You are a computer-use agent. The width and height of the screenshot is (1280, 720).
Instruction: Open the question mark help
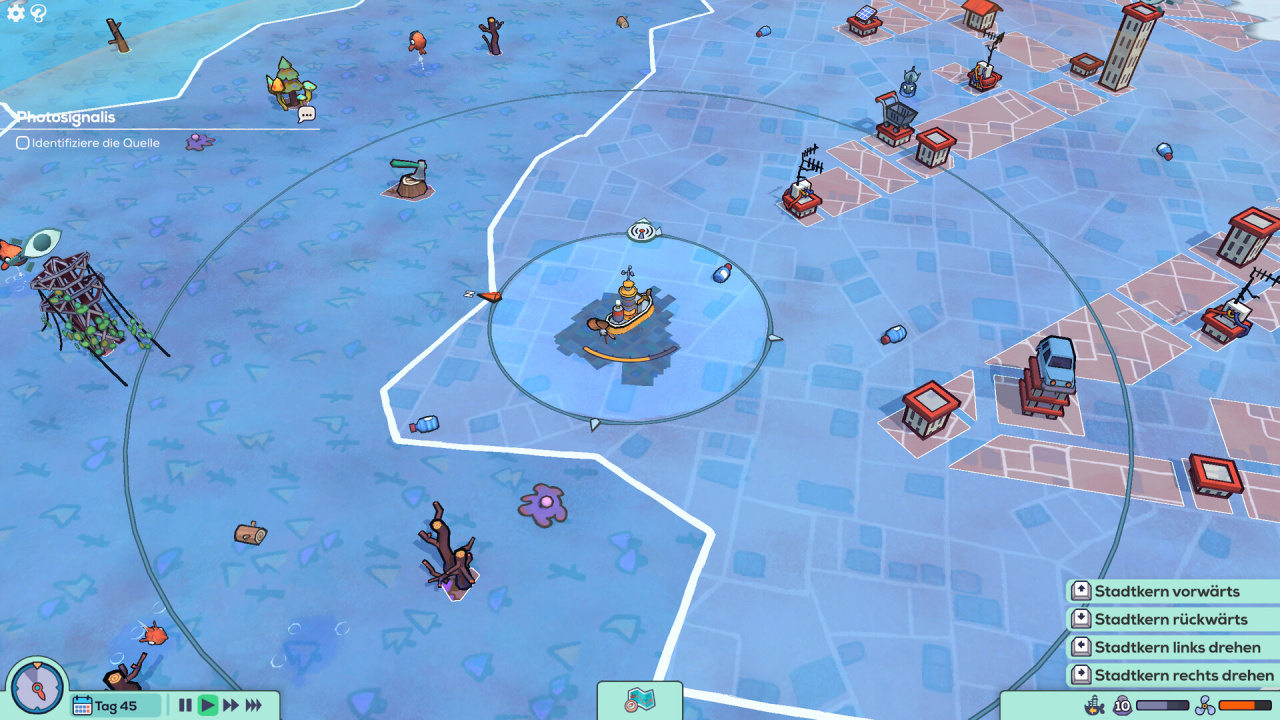pyautogui.click(x=38, y=13)
